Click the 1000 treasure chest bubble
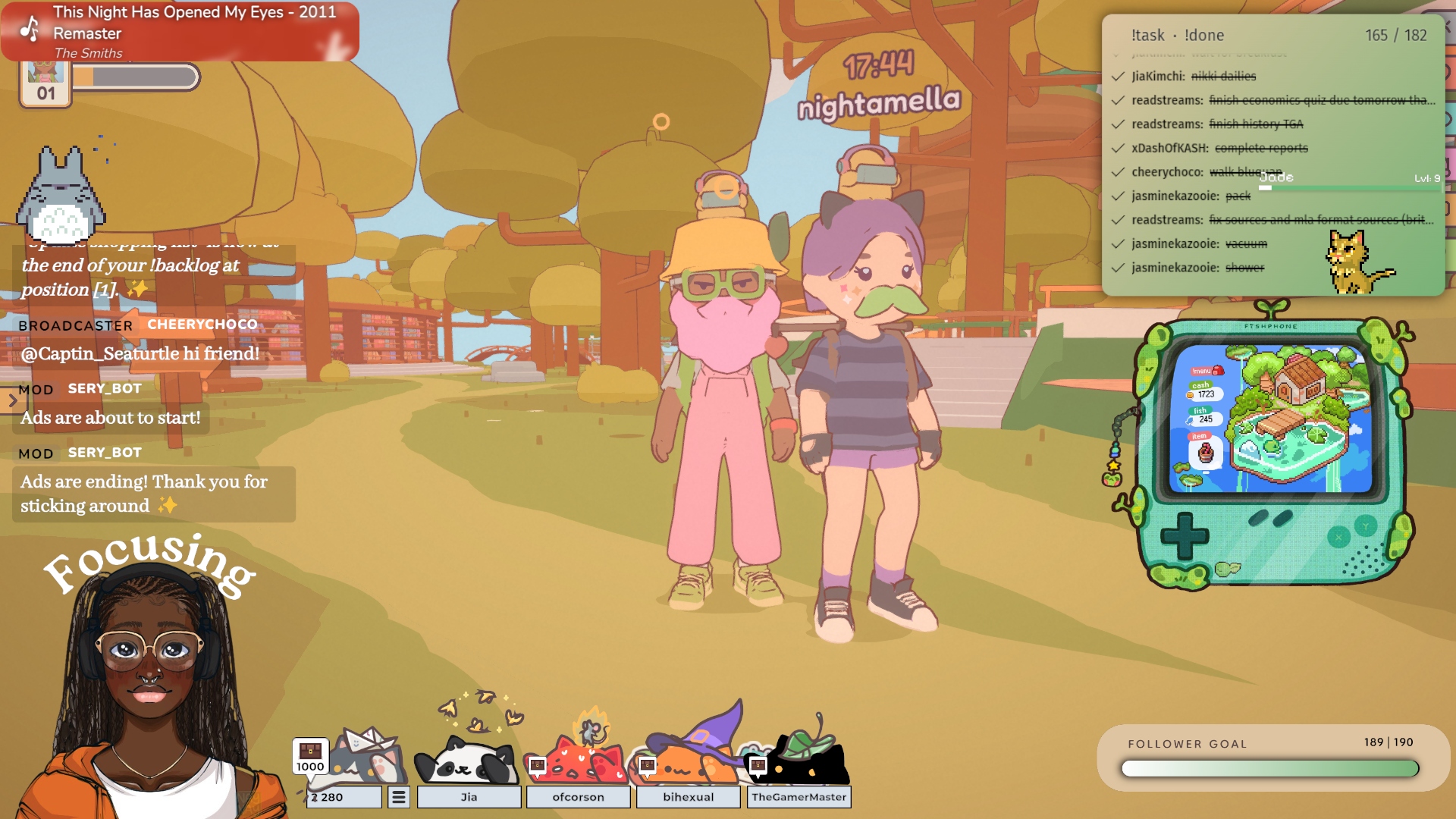 pyautogui.click(x=310, y=756)
